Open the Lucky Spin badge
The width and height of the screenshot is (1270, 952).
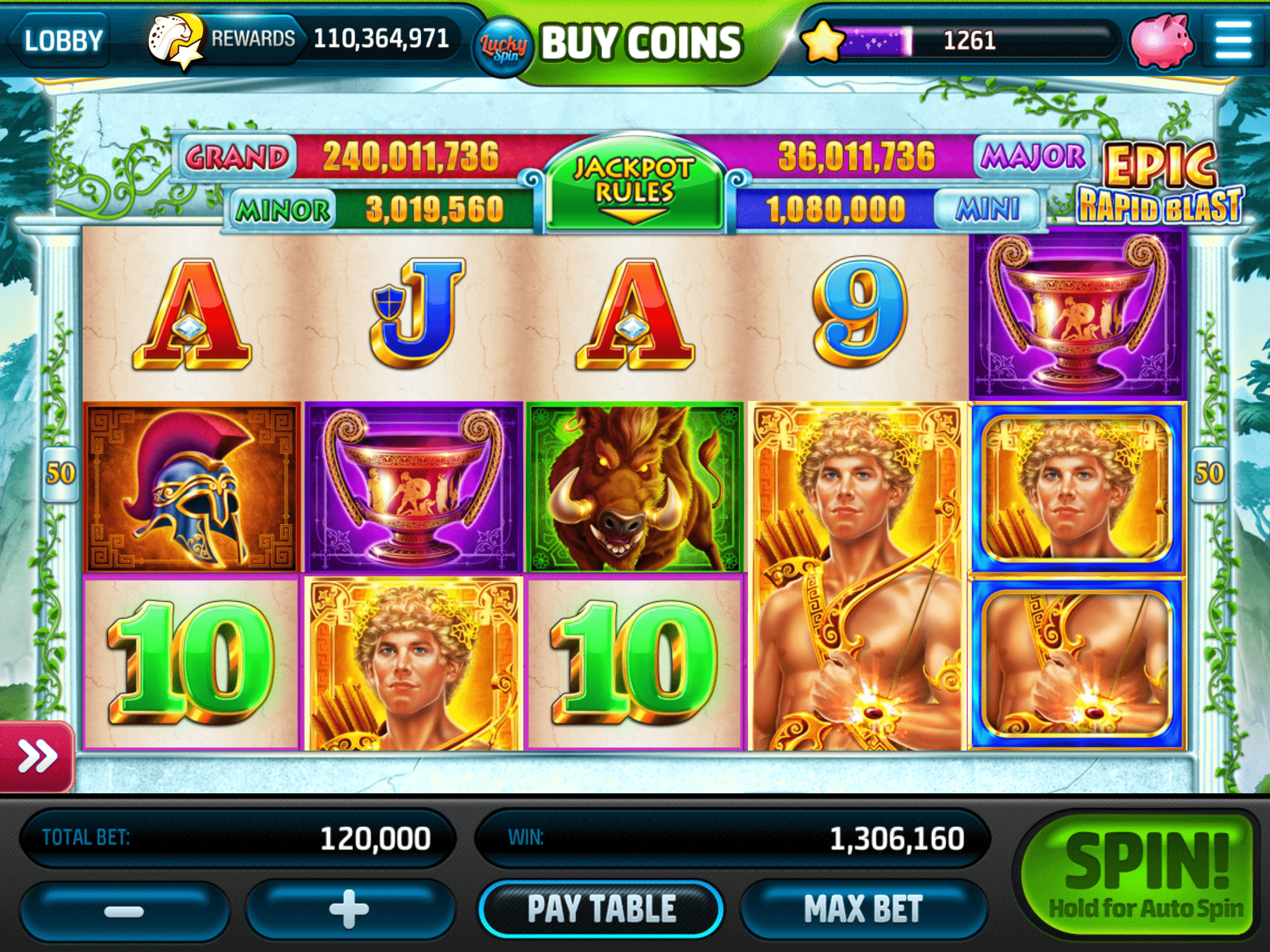tap(504, 47)
